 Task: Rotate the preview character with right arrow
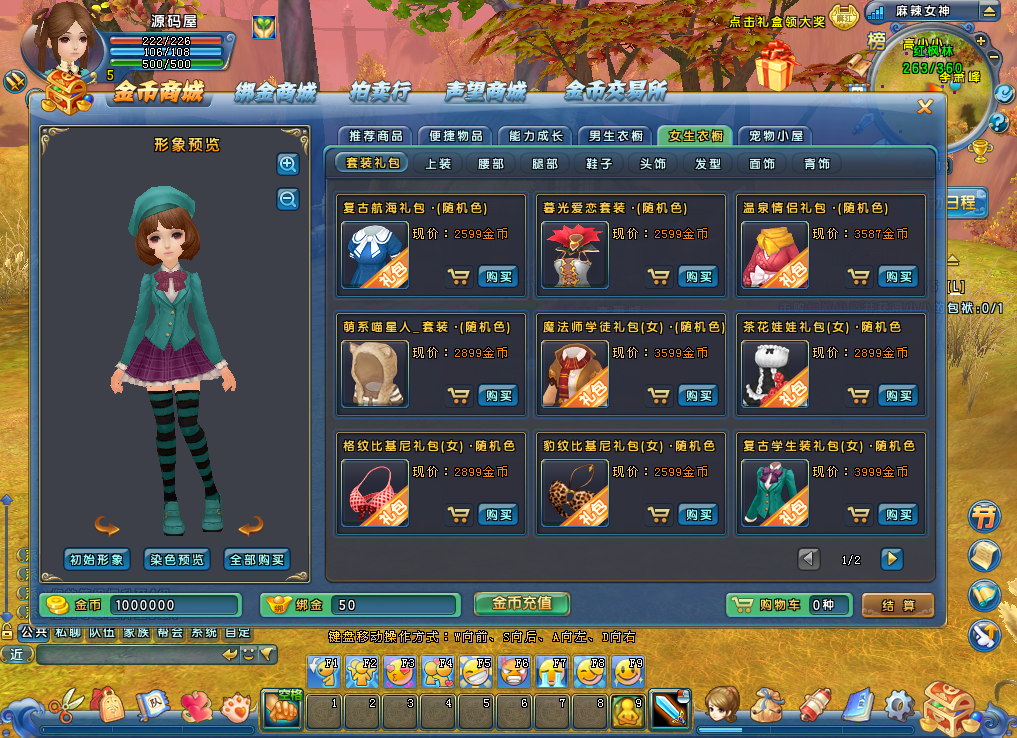tap(250, 525)
